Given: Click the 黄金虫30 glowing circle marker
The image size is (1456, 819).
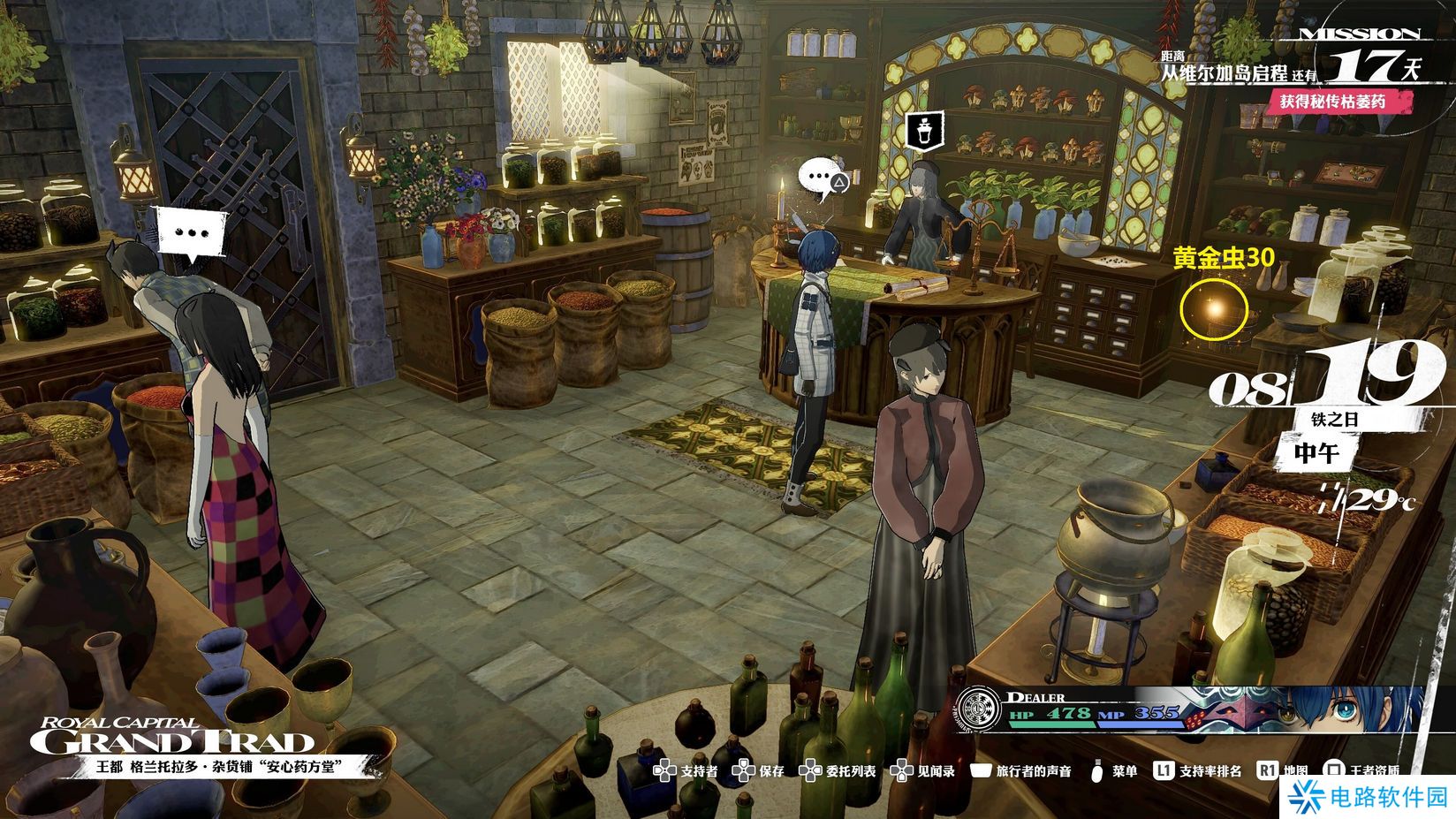Looking at the screenshot, I should 1215,309.
